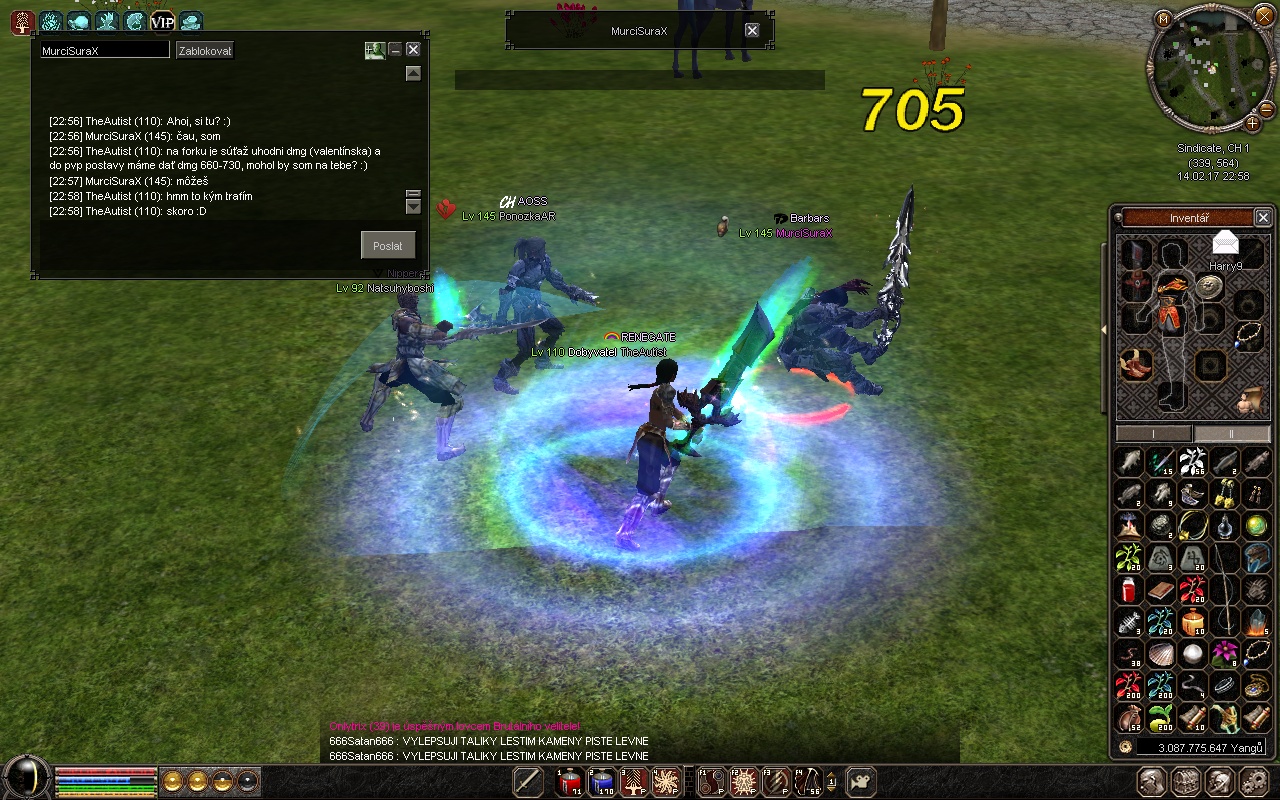Close the MurciSuraX target bar

[x=752, y=30]
